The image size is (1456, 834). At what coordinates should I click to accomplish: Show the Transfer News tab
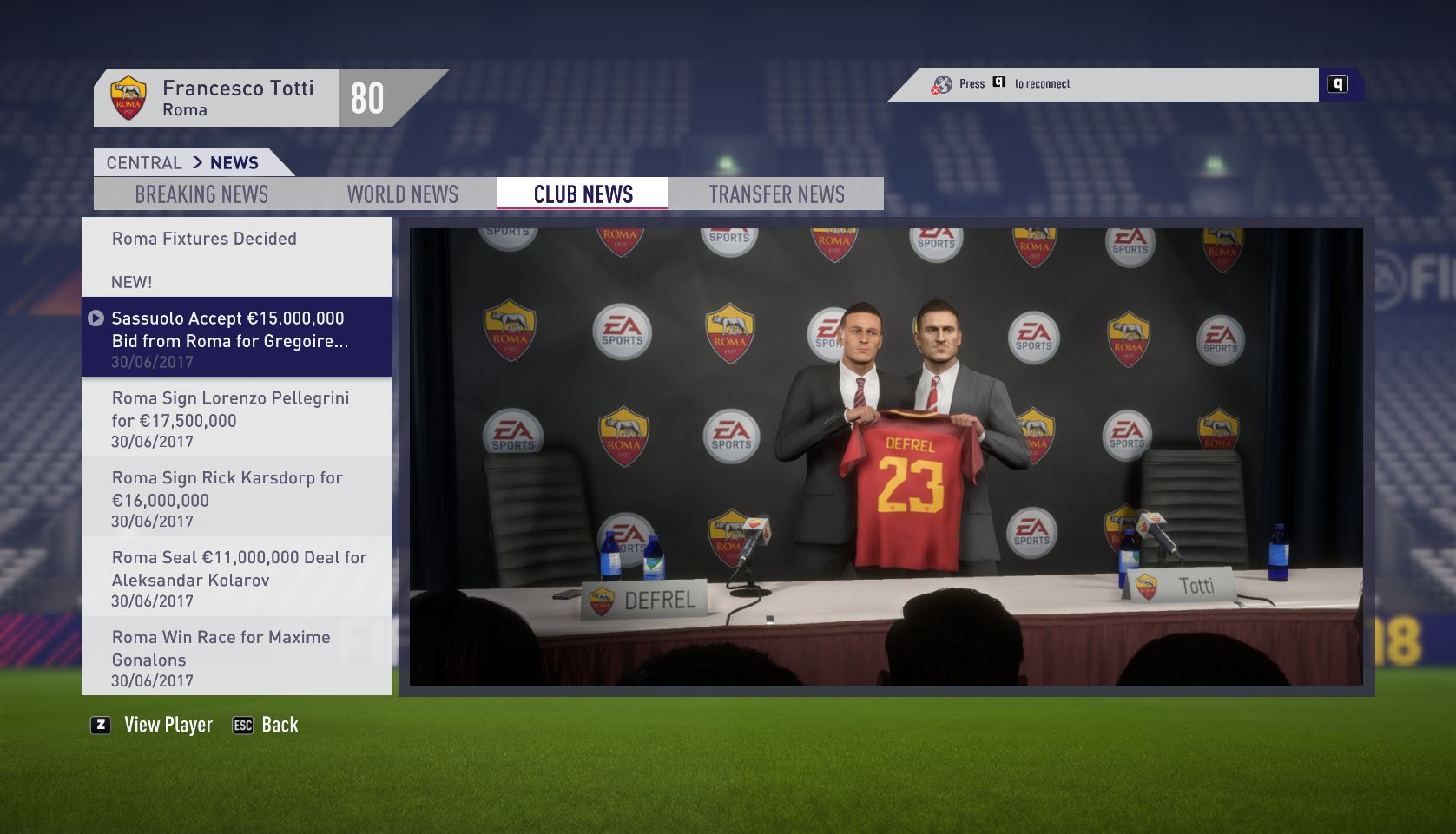pyautogui.click(x=776, y=194)
